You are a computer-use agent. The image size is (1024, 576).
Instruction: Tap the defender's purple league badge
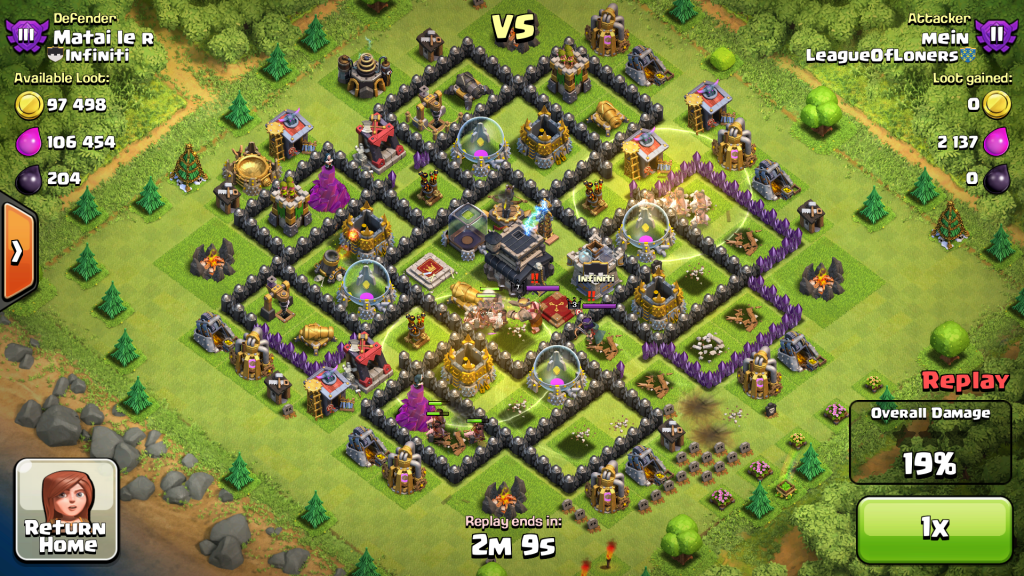(26, 36)
